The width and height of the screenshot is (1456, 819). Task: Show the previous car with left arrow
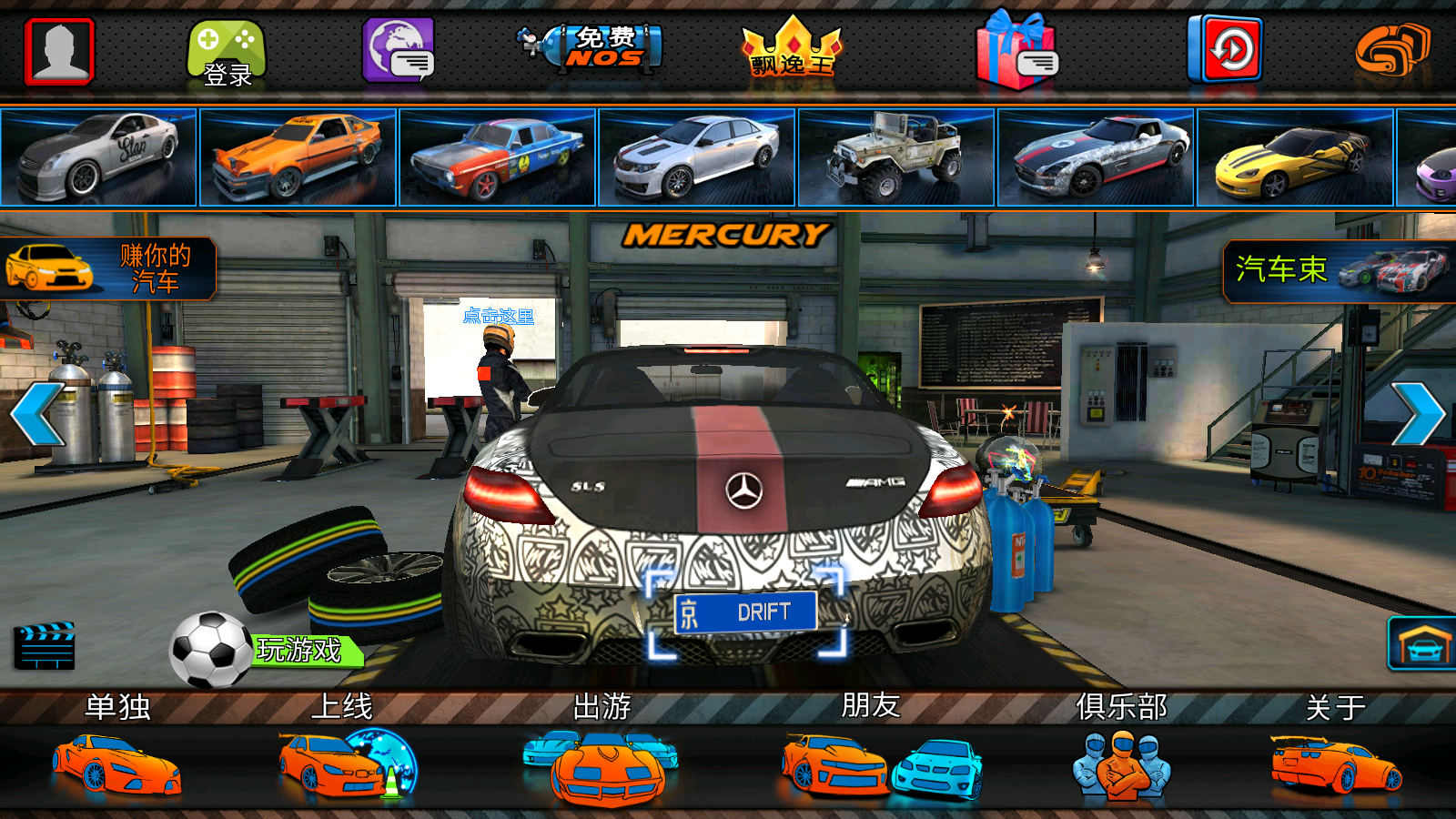(36, 414)
